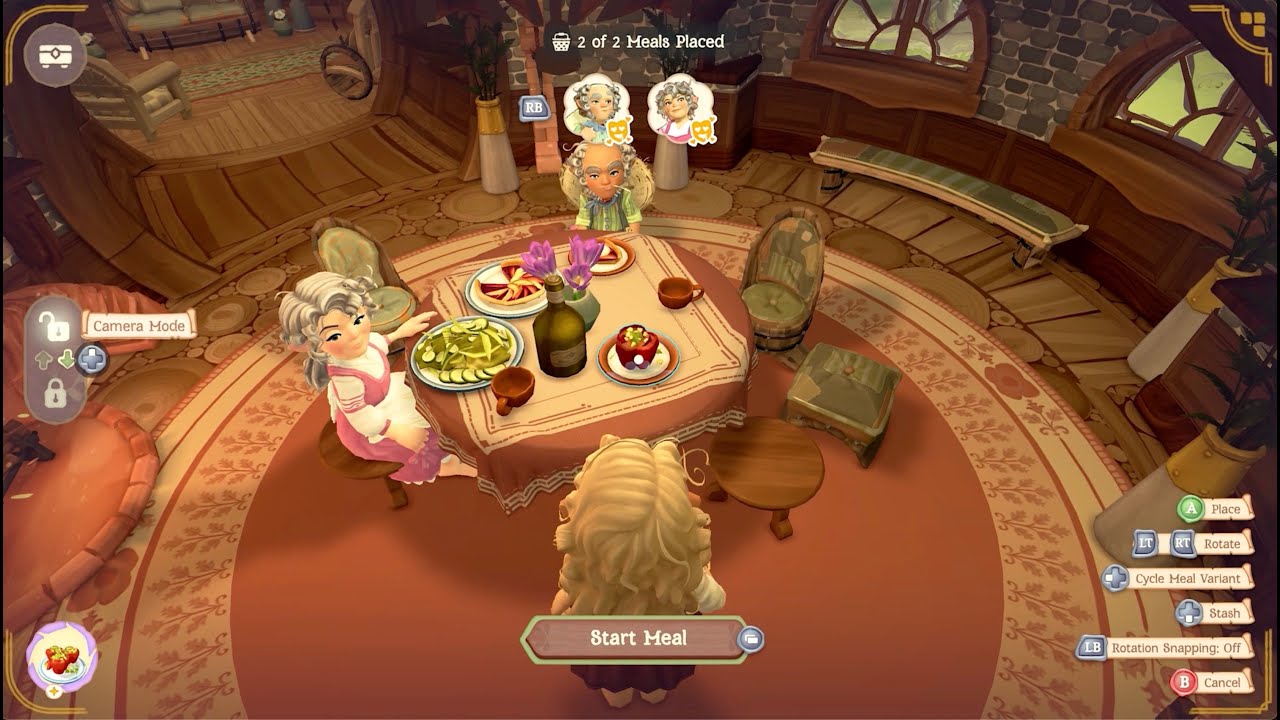Screen dimensions: 1280x720
Task: Choose the Place action
Action: coord(1224,509)
